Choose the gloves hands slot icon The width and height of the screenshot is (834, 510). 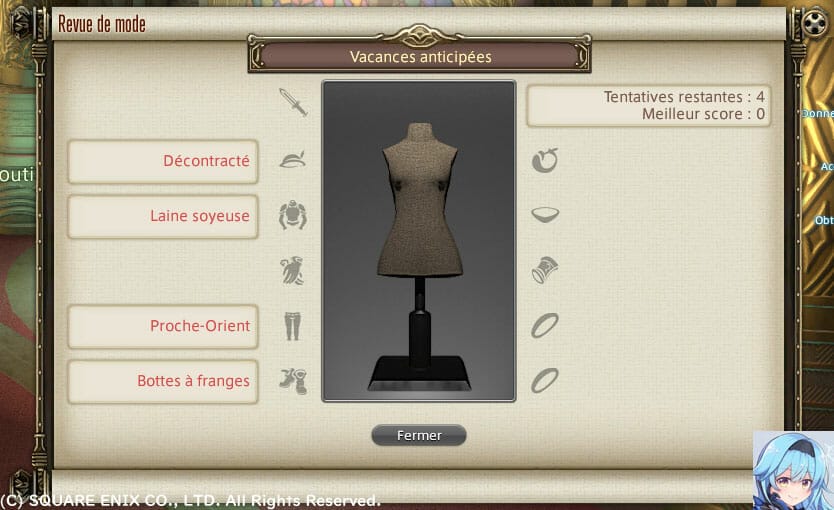click(x=293, y=270)
